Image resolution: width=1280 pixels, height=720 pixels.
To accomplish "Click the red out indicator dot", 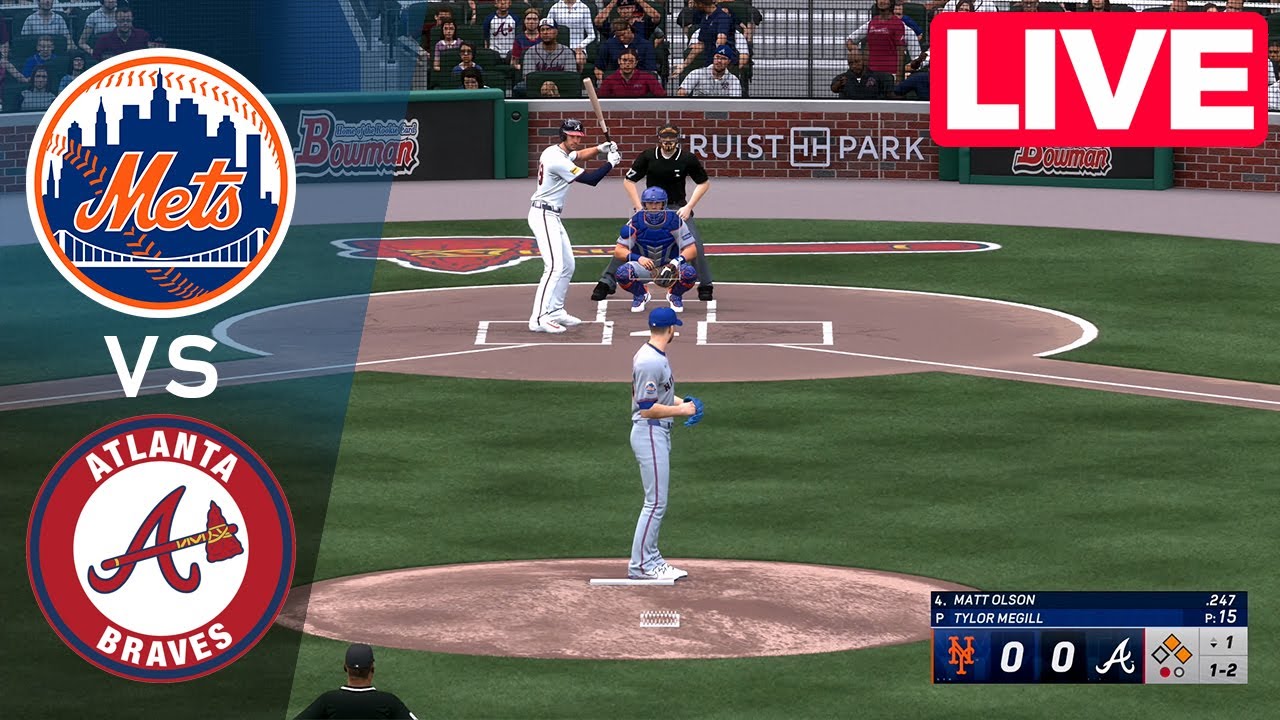I will point(1165,671).
